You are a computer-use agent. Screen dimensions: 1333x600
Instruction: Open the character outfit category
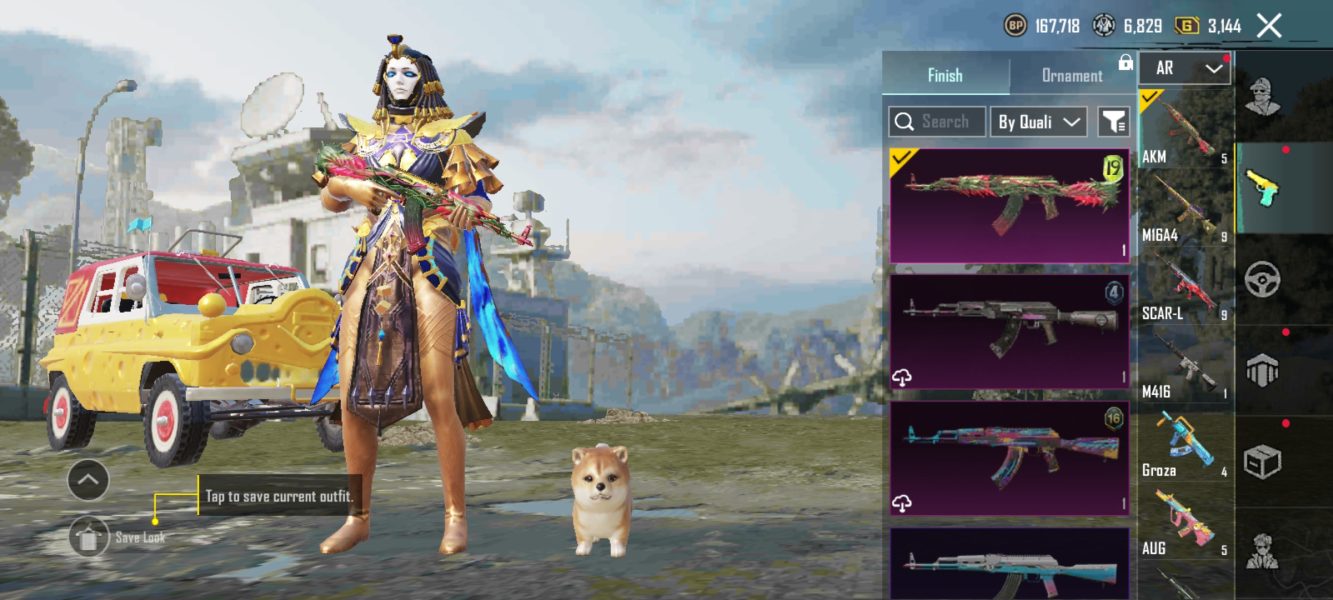coord(1263,97)
